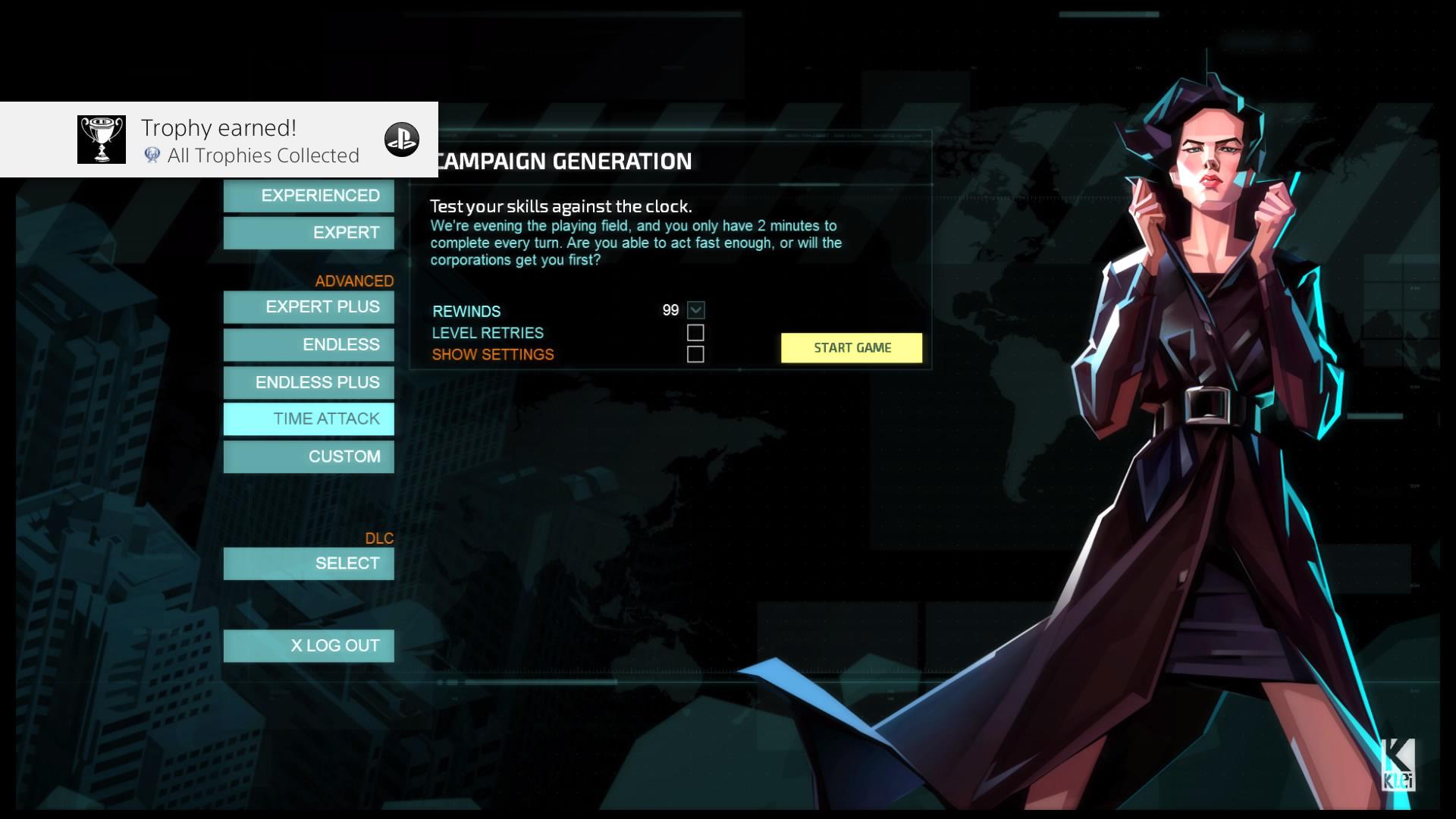This screenshot has height=819, width=1456.
Task: Enable the SHOW SETTINGS checkbox
Action: [x=695, y=353]
